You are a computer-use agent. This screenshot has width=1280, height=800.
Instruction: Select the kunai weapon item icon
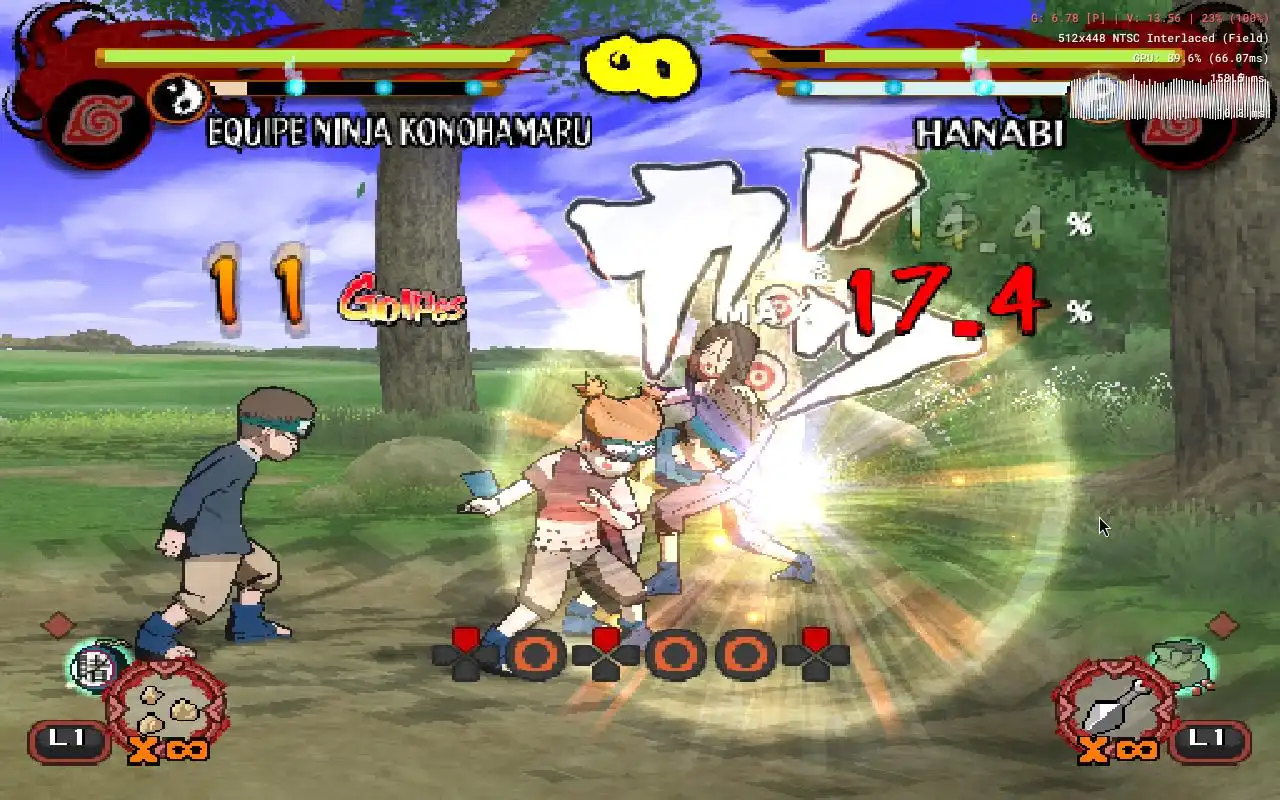point(1115,704)
